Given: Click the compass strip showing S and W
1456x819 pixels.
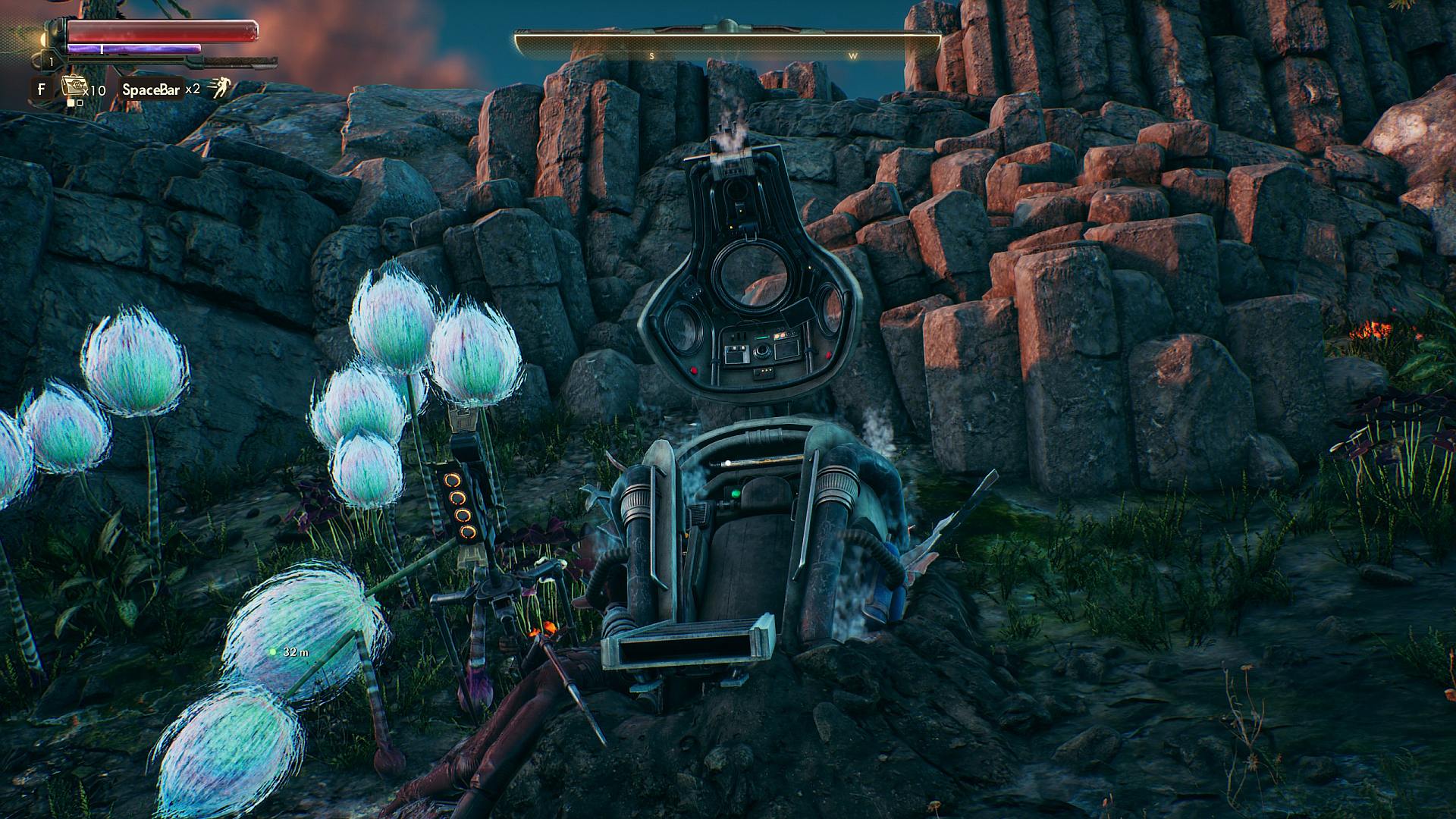Looking at the screenshot, I should coord(727,47).
